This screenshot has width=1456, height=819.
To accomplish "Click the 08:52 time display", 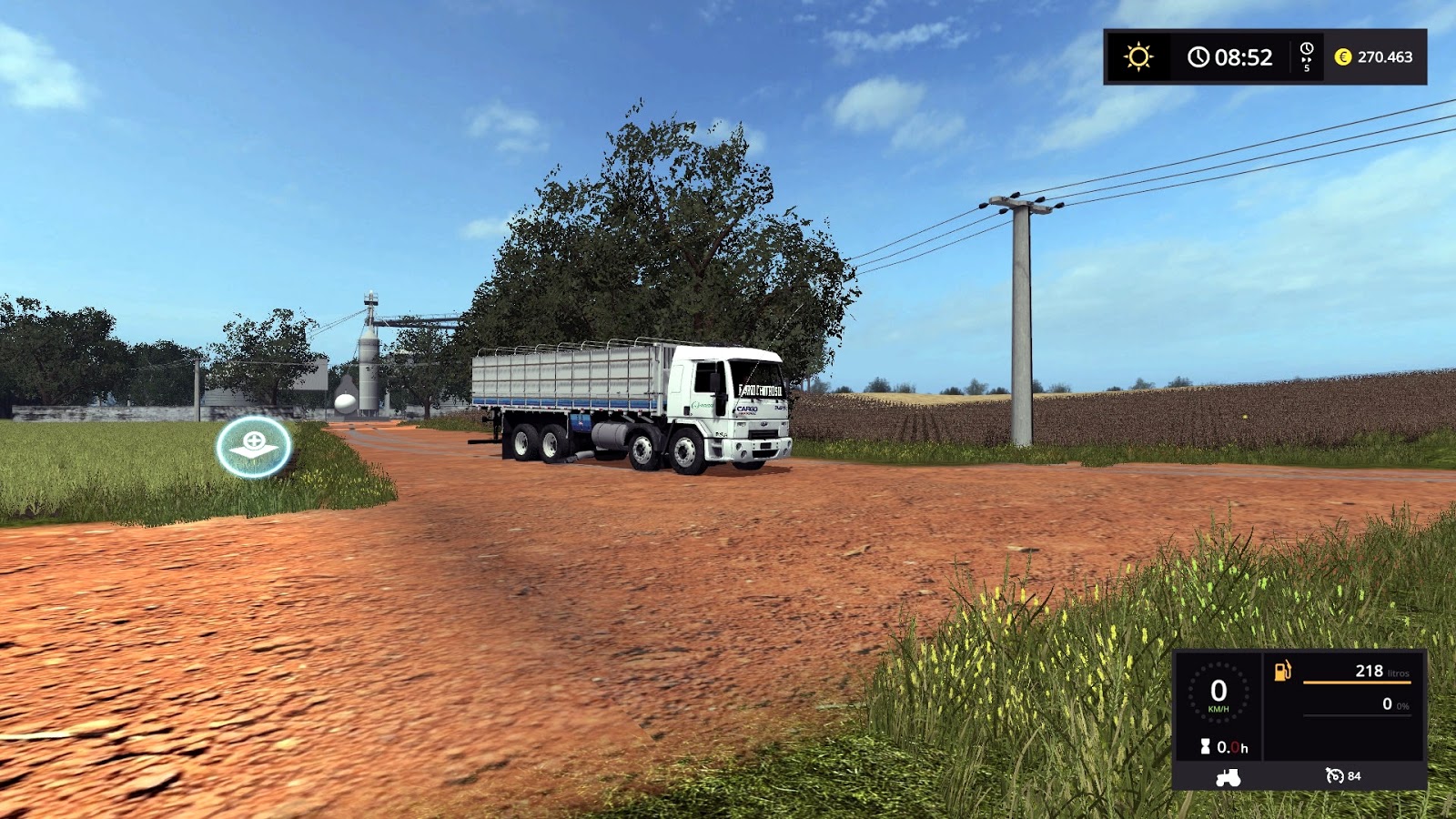I will coord(1244,55).
